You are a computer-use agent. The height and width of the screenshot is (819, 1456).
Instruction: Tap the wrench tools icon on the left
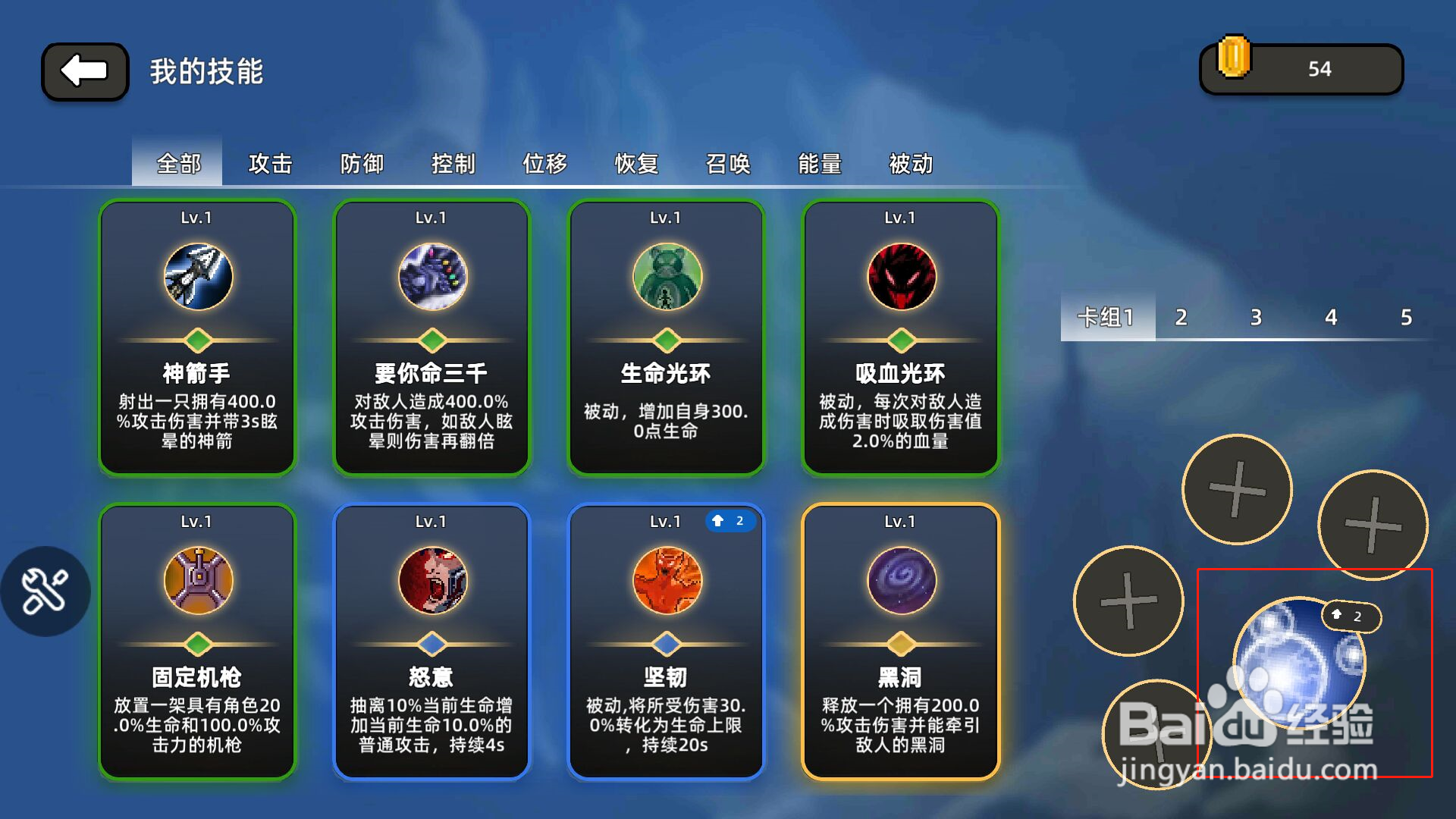(45, 591)
